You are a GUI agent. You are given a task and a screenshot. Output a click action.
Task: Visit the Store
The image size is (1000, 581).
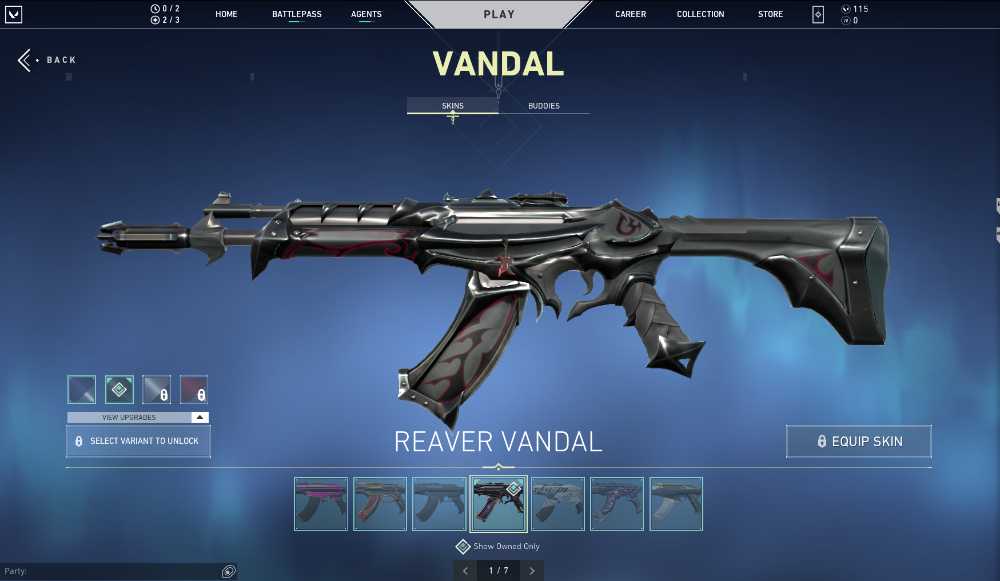(x=770, y=14)
